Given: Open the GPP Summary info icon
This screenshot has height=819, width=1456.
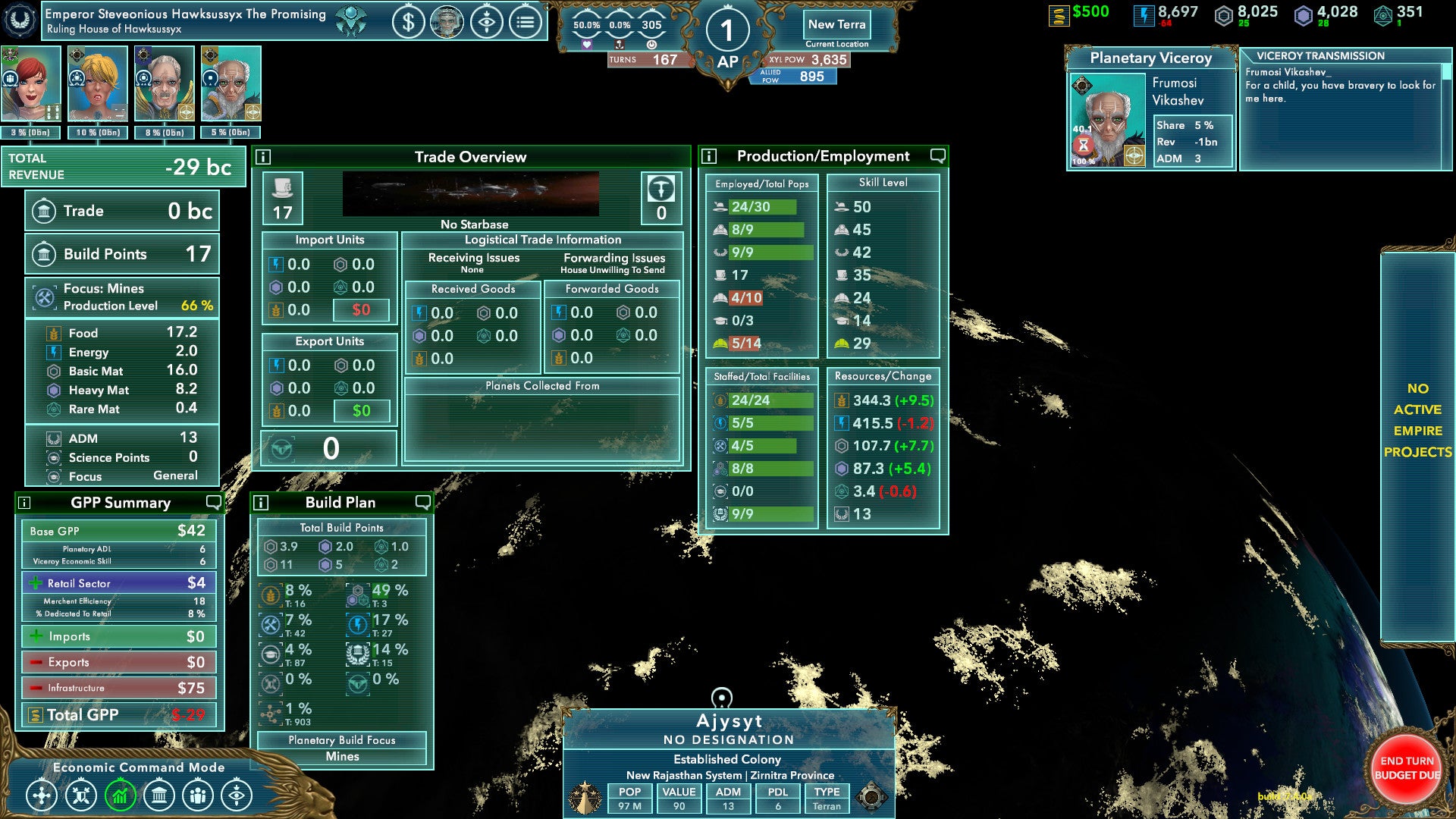Looking at the screenshot, I should coord(24,503).
